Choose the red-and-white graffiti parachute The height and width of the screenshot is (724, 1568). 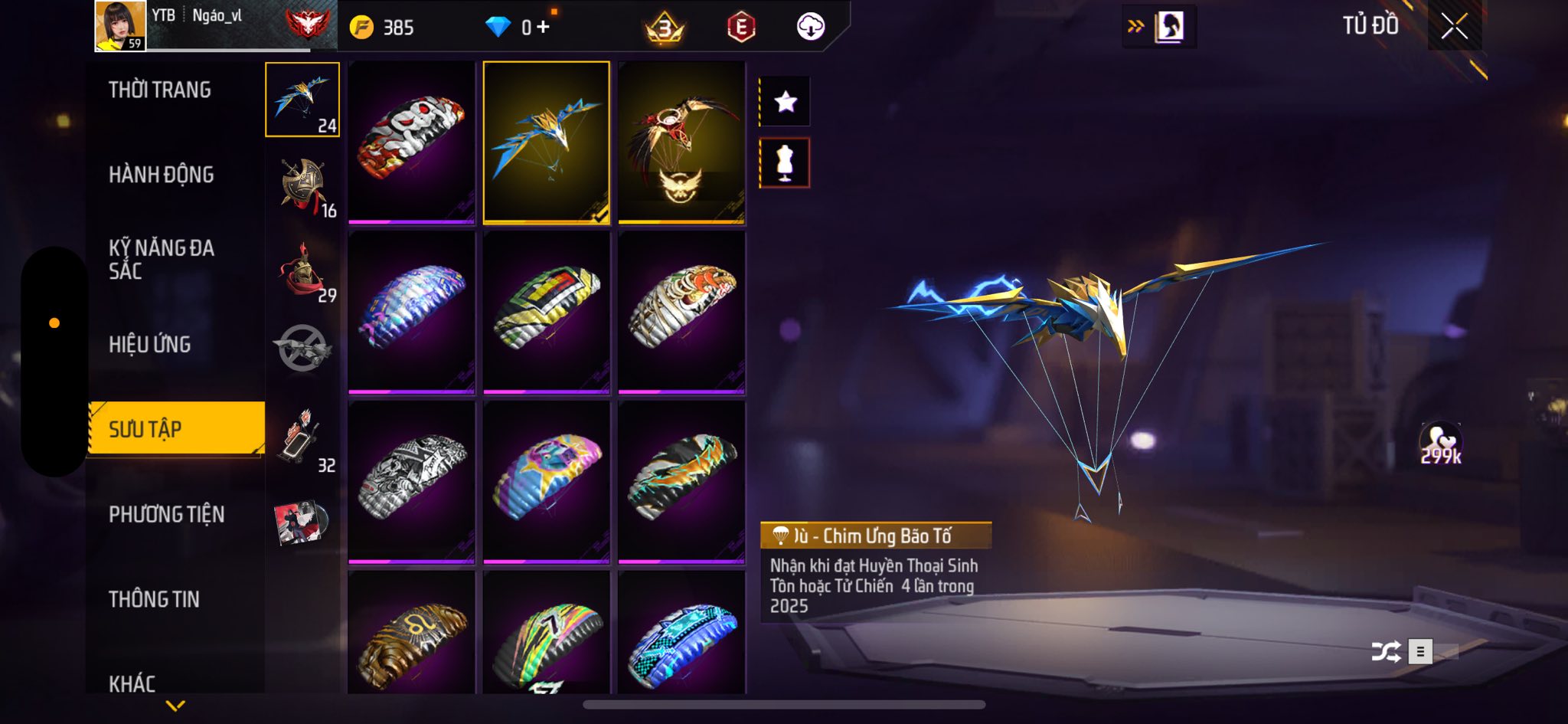click(x=412, y=142)
